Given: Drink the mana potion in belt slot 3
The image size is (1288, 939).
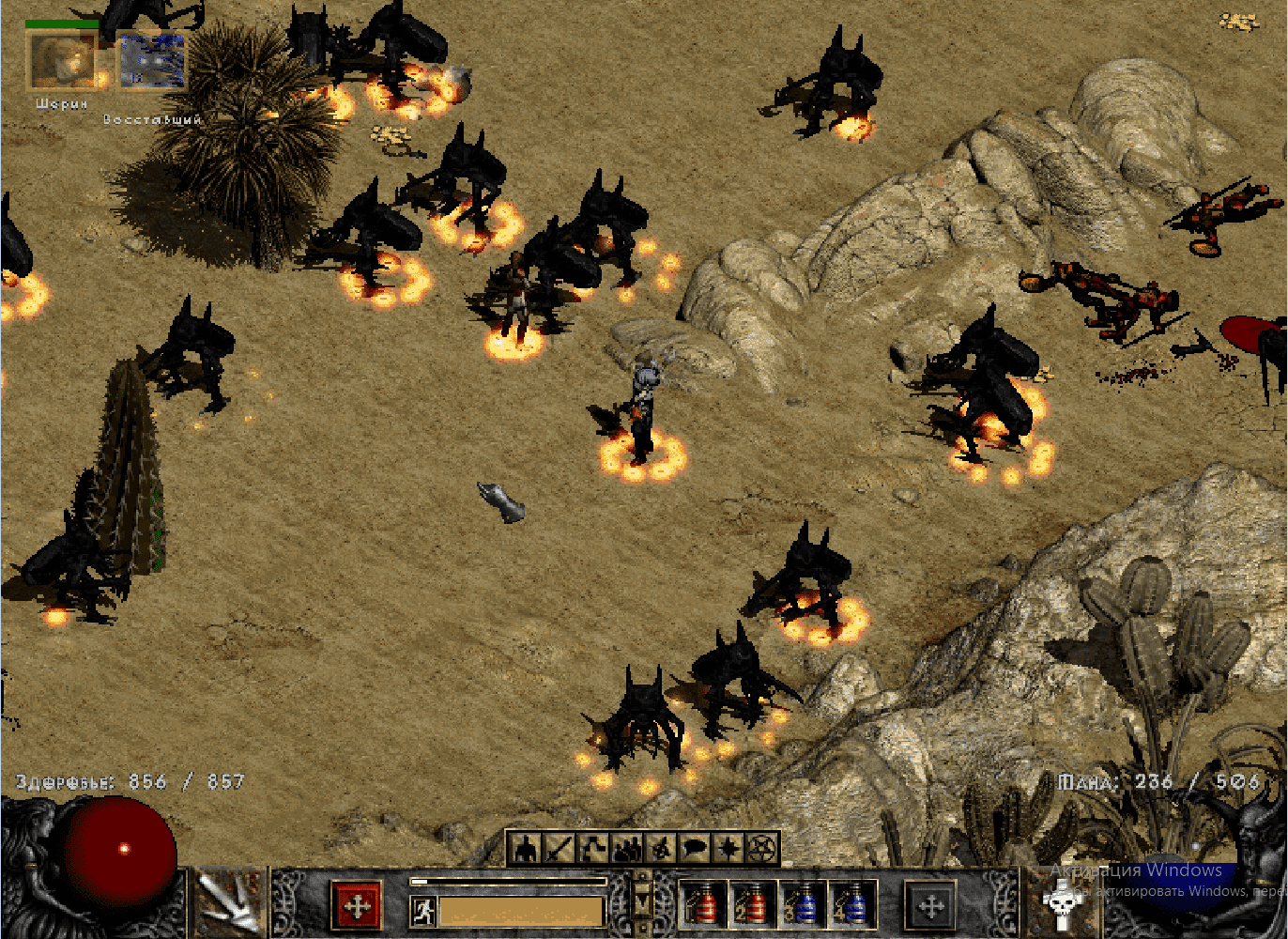Looking at the screenshot, I should click(804, 906).
